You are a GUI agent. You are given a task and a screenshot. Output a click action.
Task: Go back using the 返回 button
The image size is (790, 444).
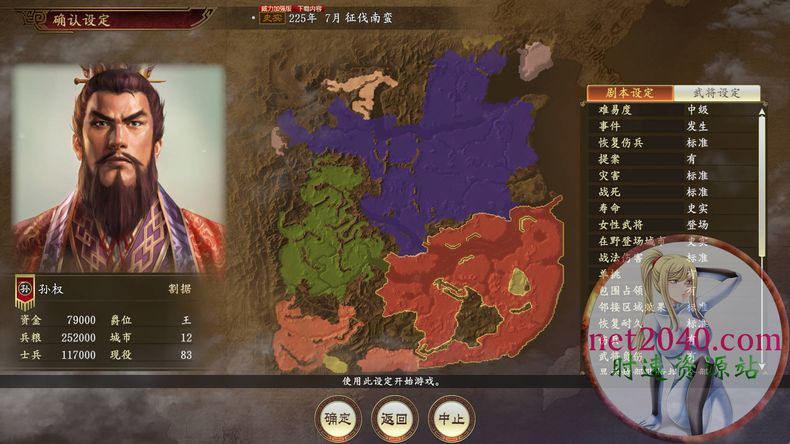coord(395,417)
